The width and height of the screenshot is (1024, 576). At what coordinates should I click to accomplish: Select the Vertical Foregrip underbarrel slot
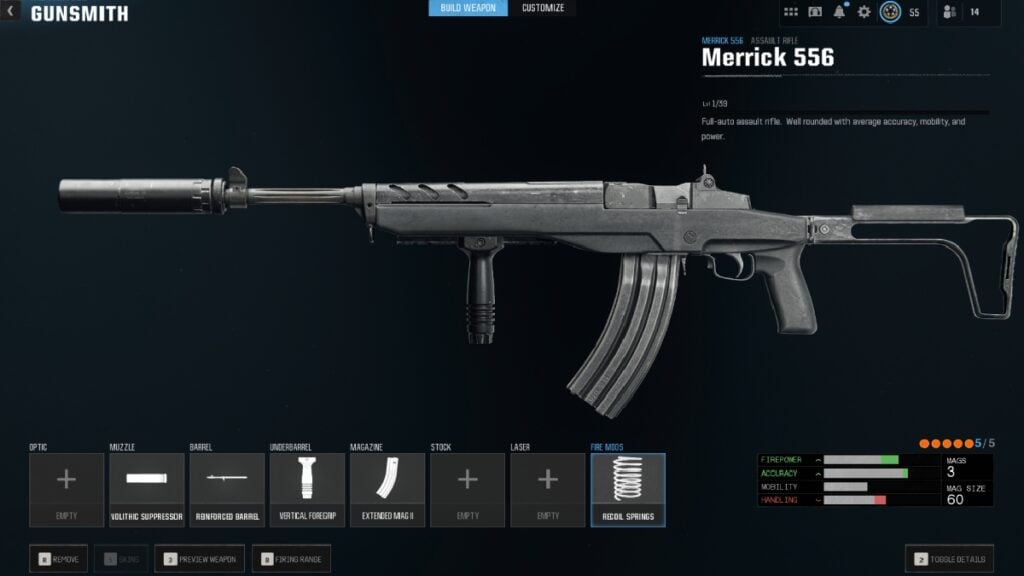coord(307,489)
